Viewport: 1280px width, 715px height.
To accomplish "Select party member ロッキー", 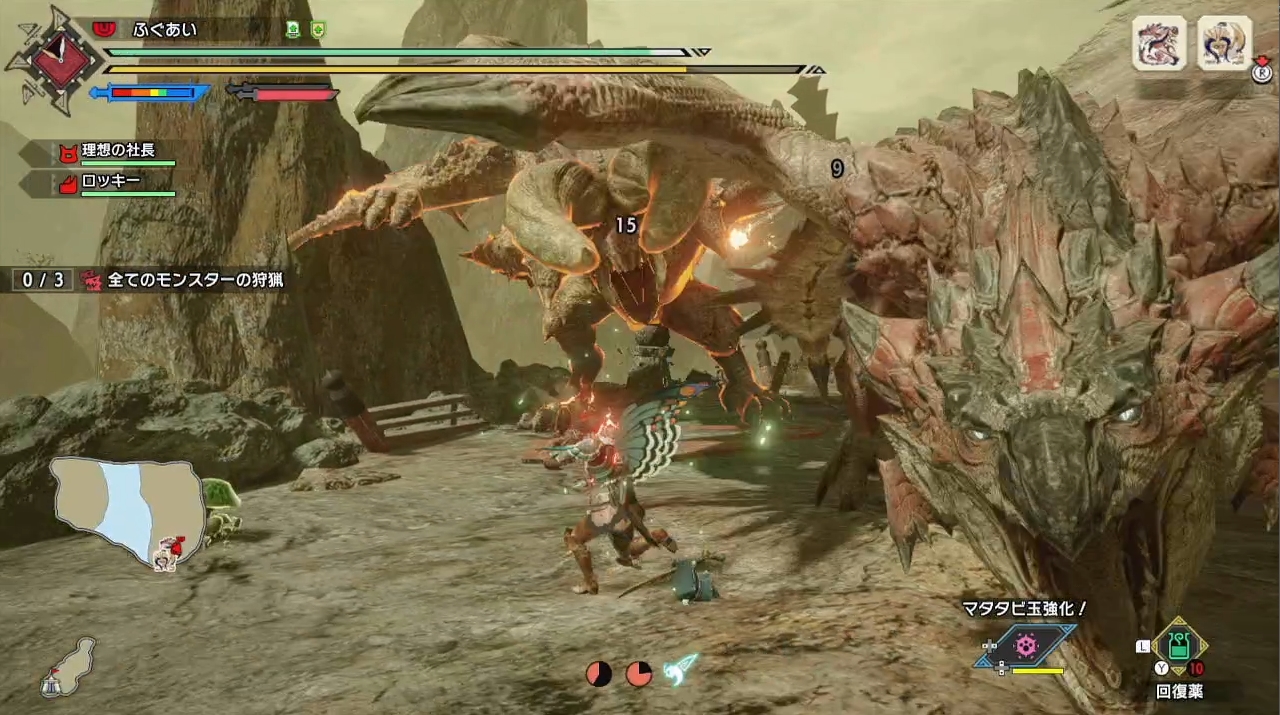I will 111,182.
